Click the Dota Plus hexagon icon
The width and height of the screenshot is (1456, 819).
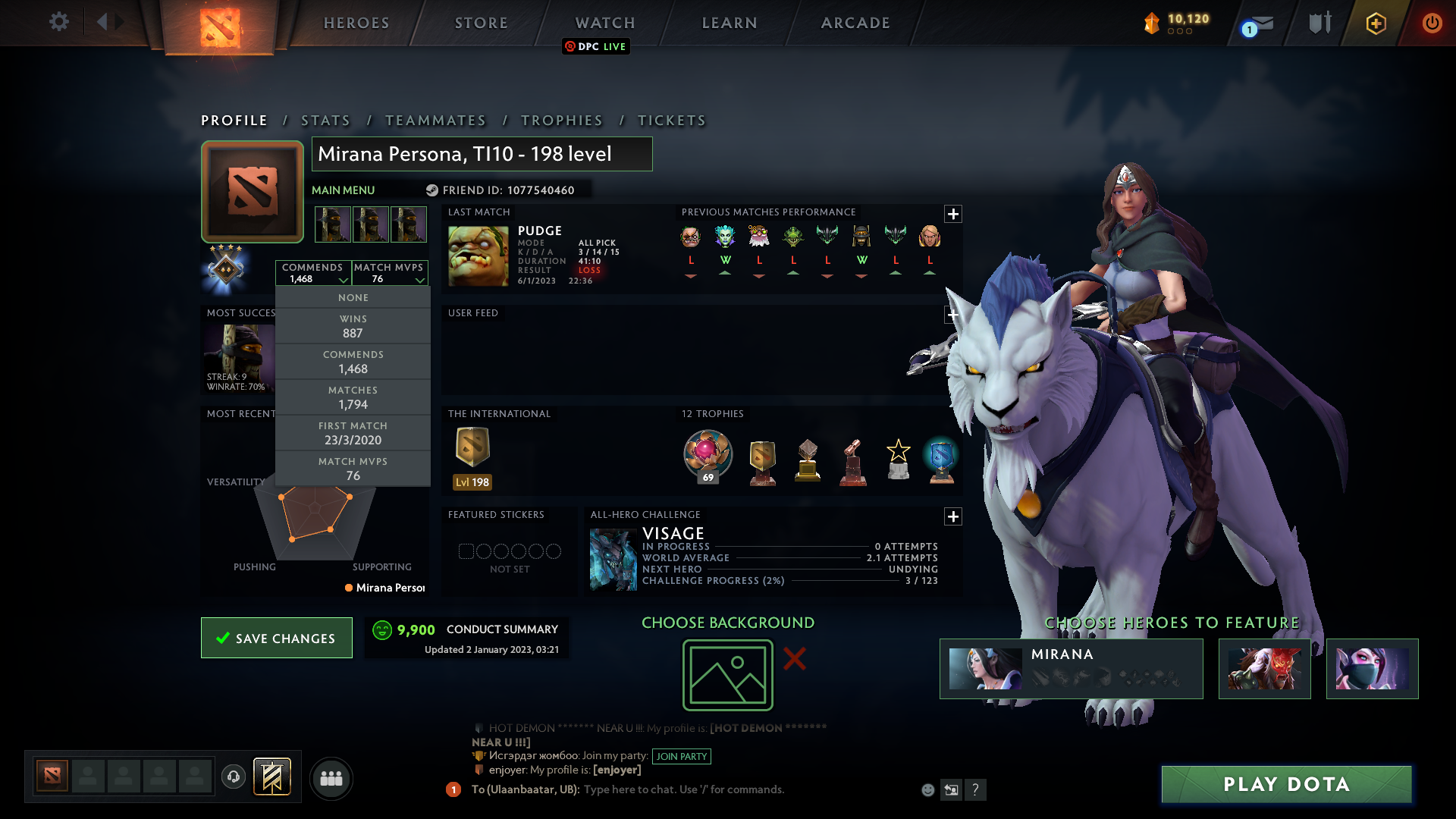tap(1376, 23)
